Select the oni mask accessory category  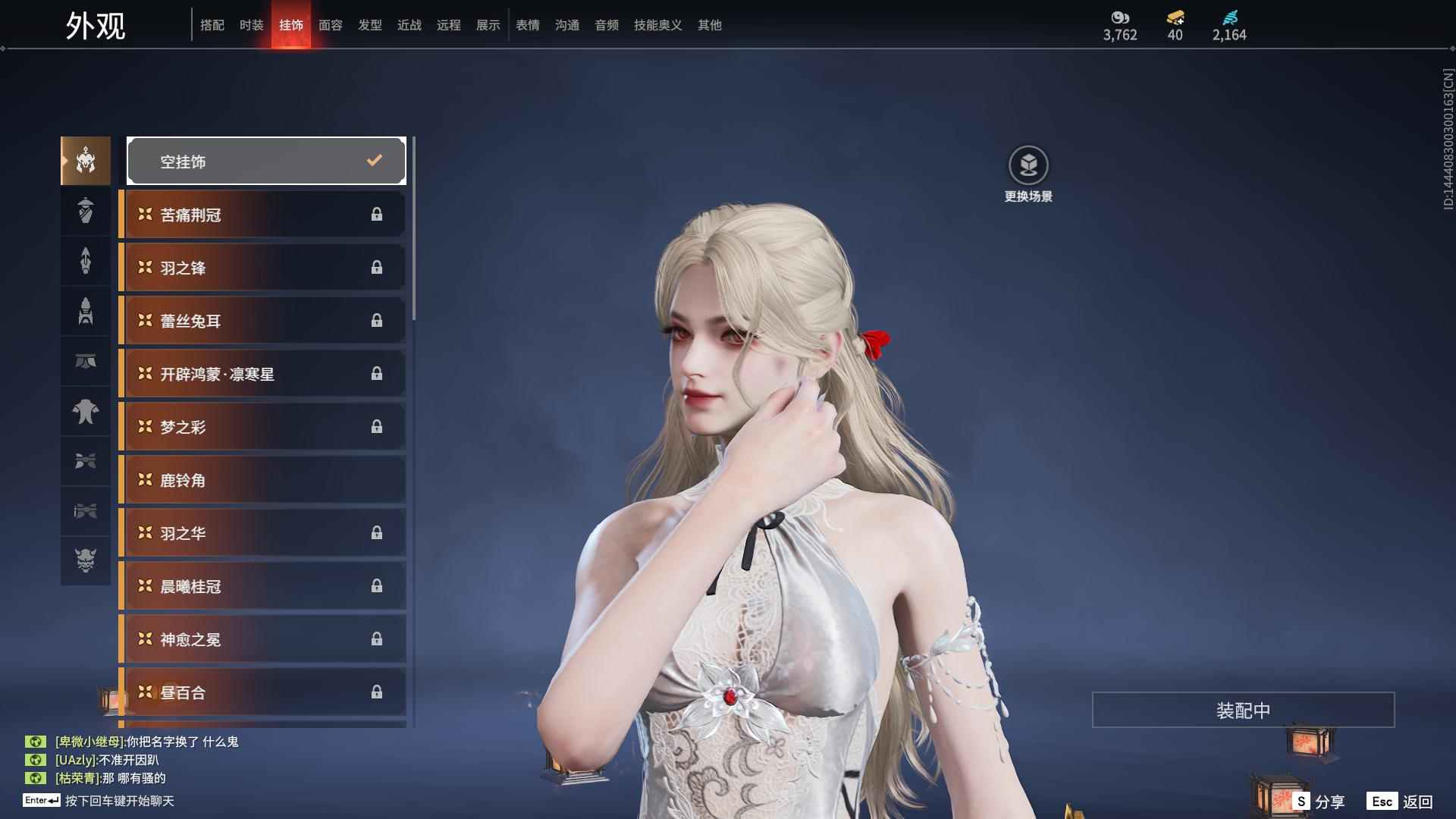coord(86,560)
